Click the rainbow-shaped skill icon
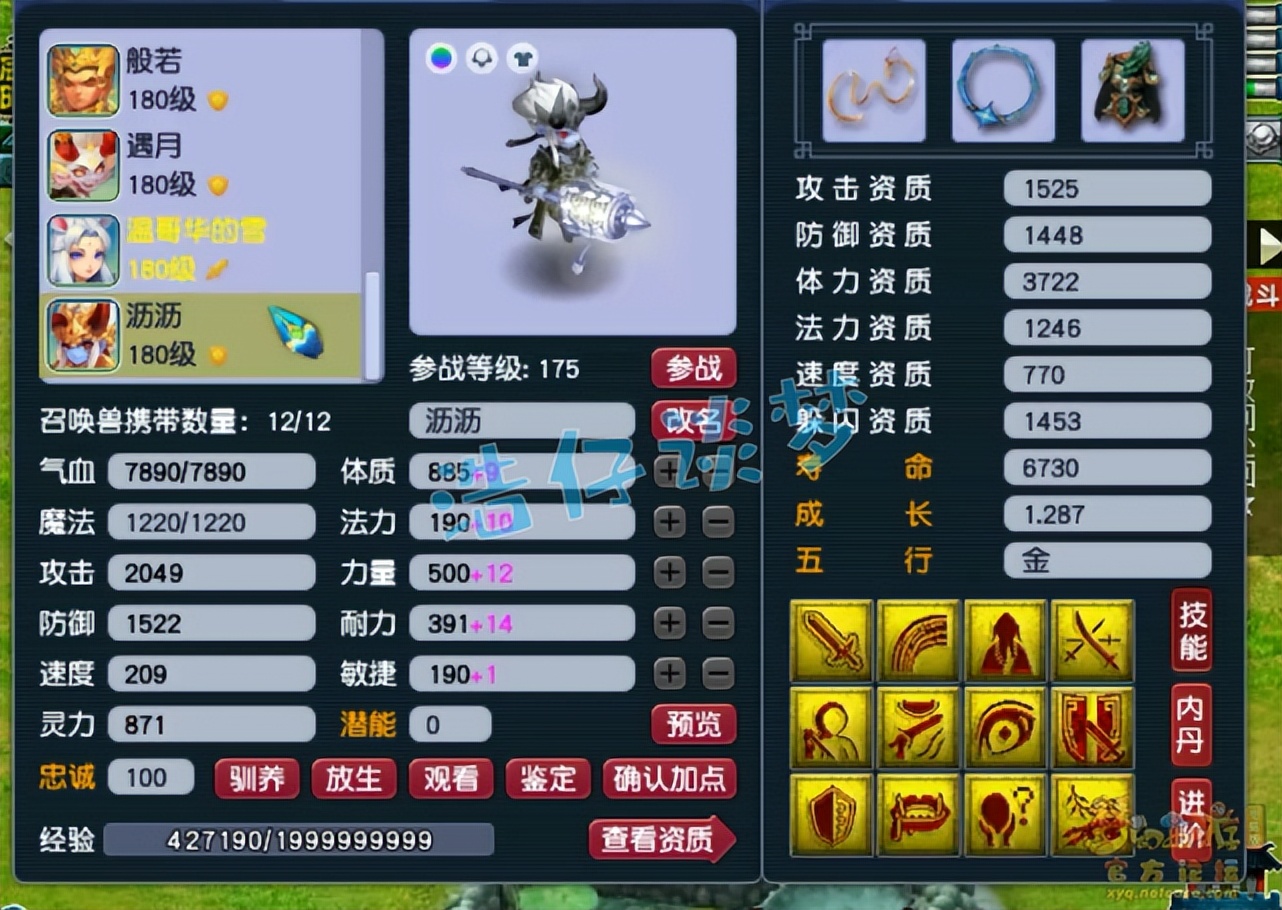 pos(918,640)
